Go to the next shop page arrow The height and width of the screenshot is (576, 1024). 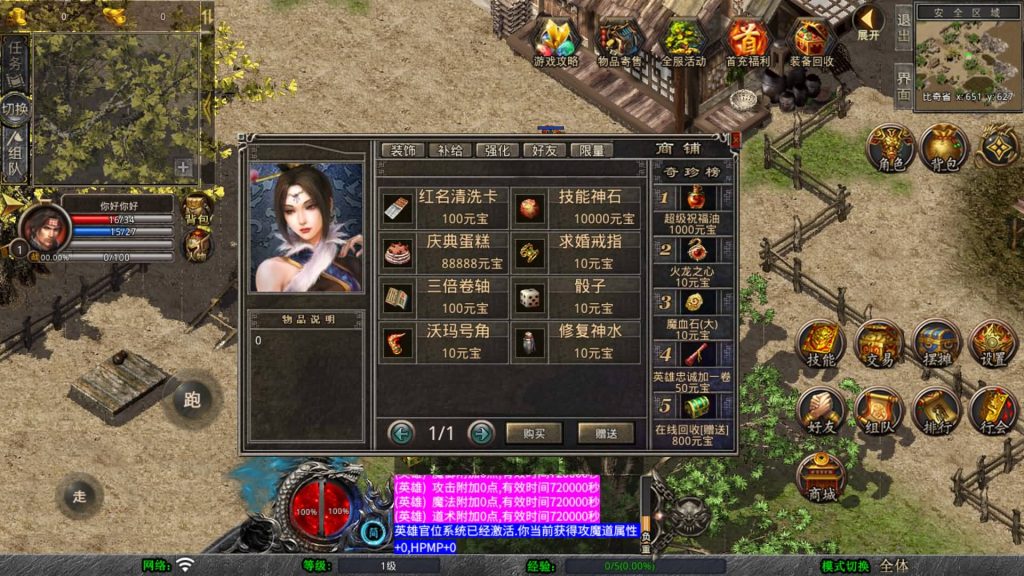481,433
